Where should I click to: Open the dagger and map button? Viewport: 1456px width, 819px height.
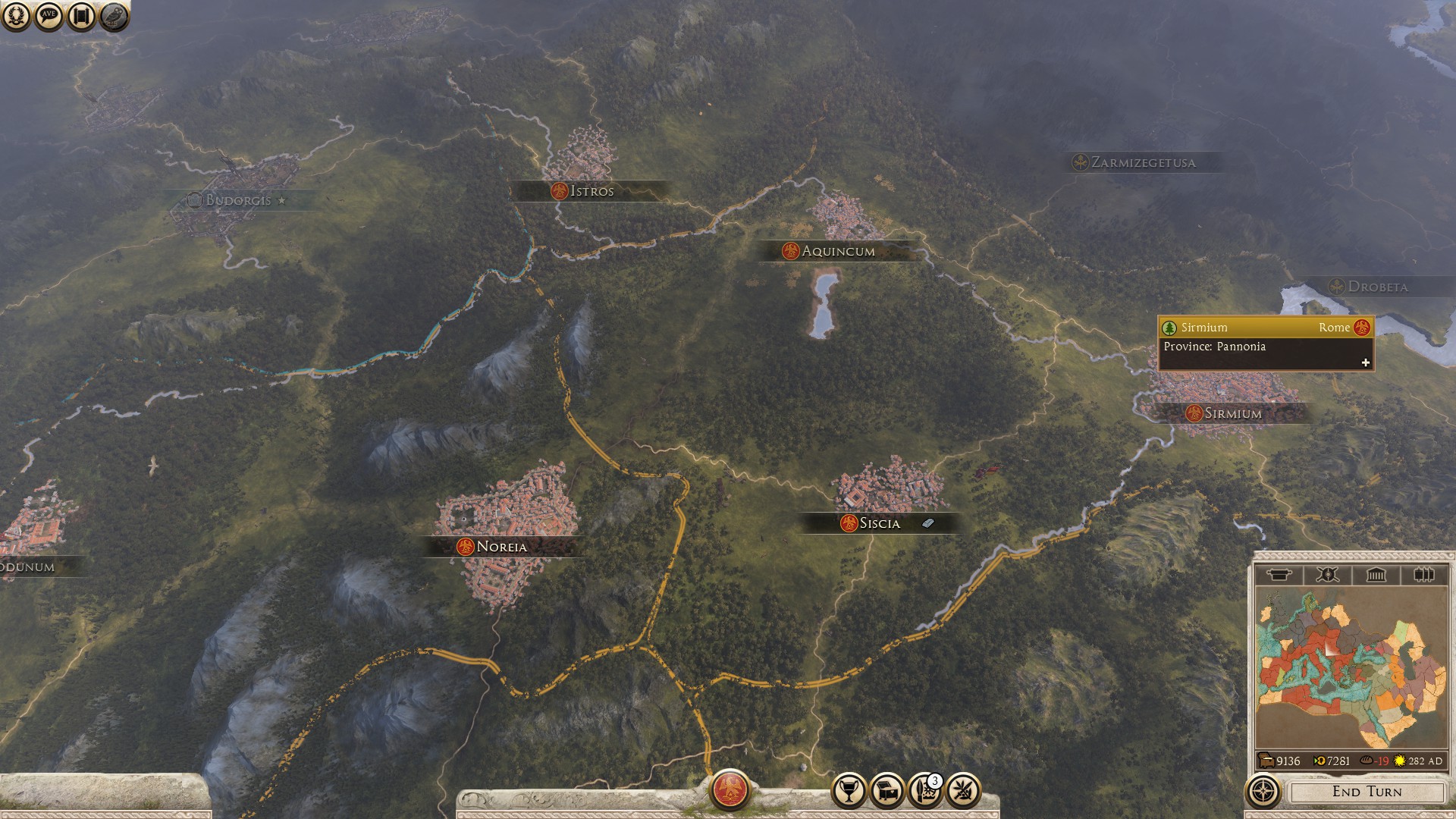(x=924, y=791)
